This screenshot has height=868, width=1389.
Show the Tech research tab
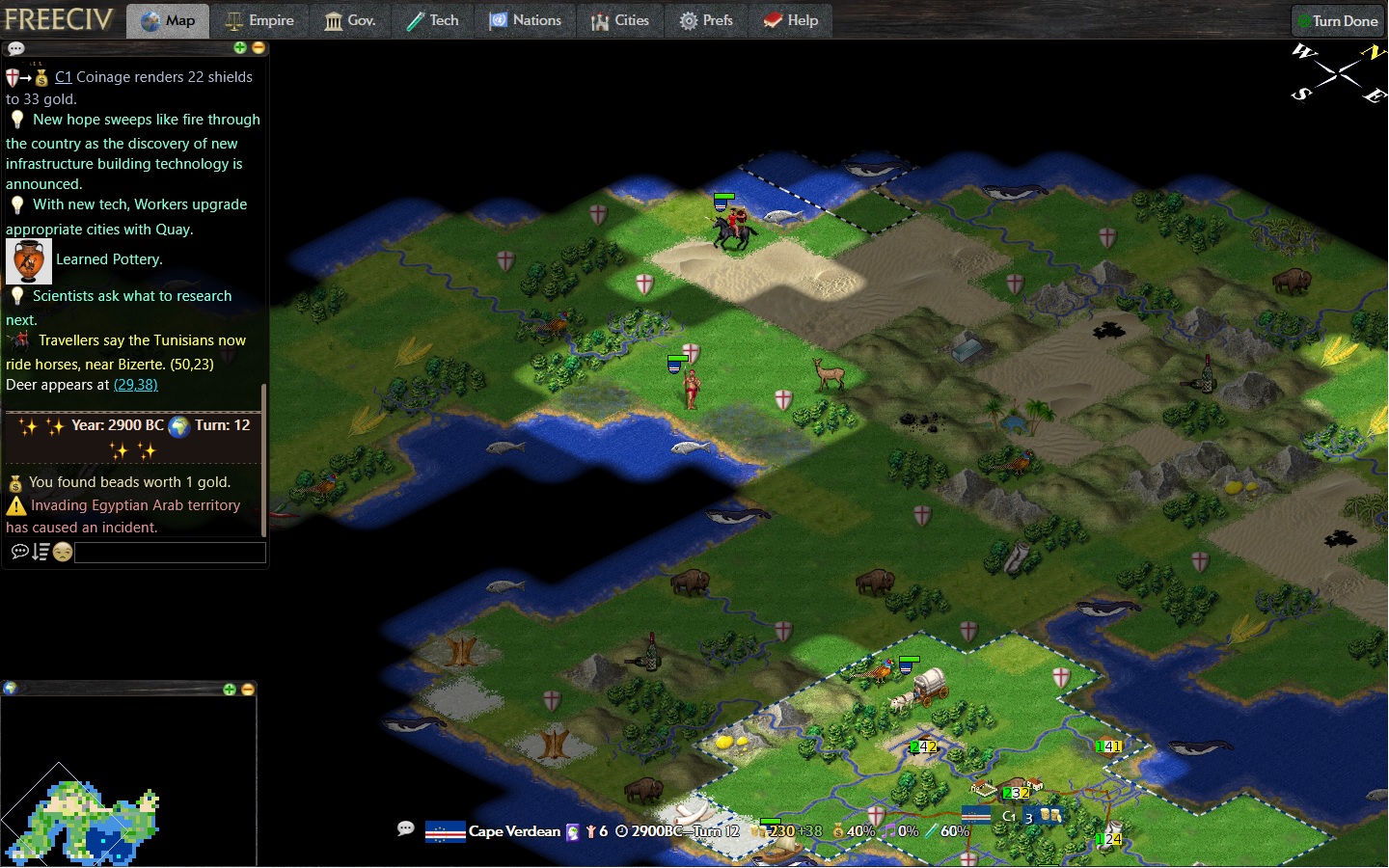point(432,20)
